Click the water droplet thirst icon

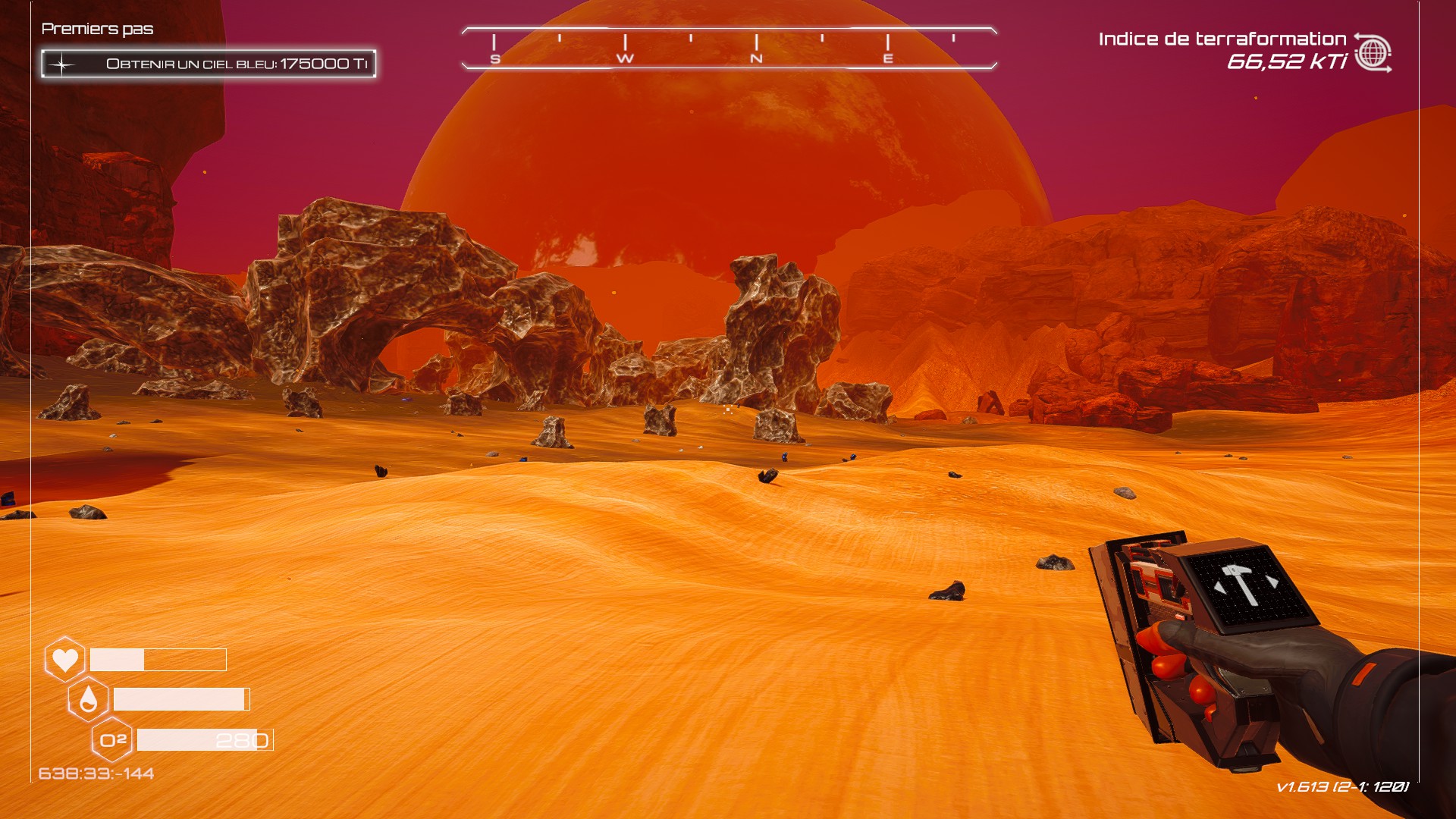[88, 699]
